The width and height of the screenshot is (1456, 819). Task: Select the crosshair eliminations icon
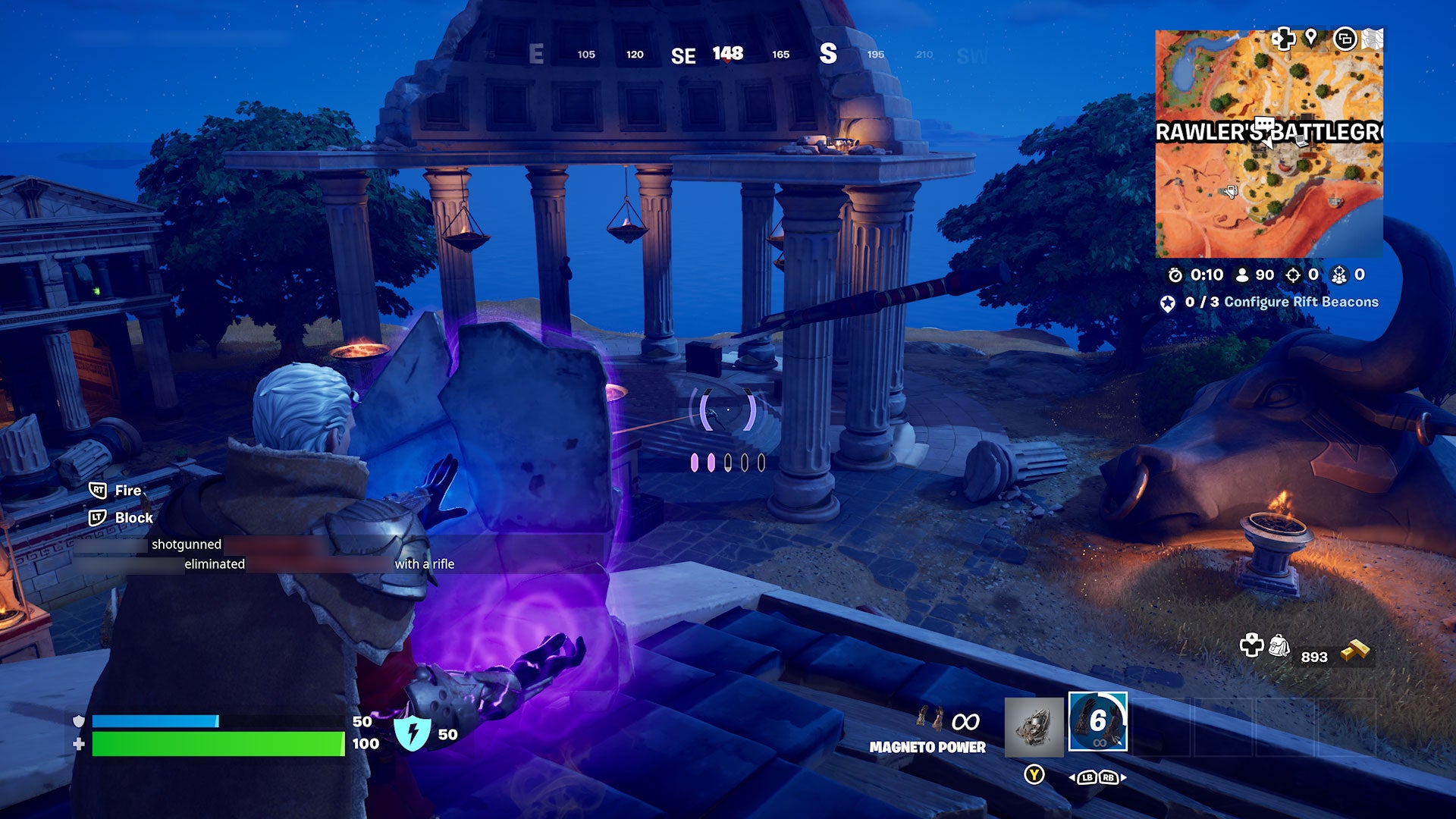tap(1294, 276)
